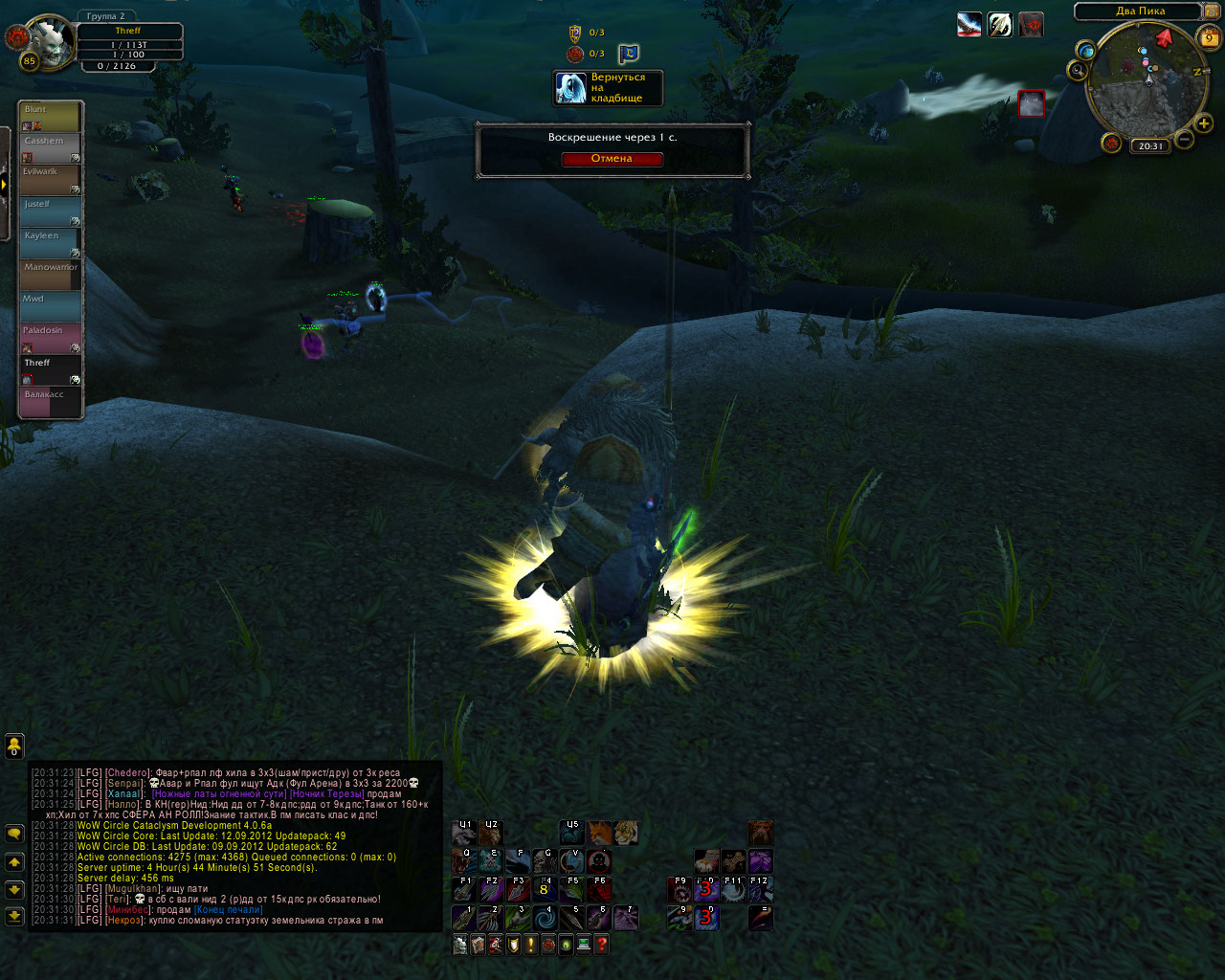Screen dimensions: 1225x980
Task: Open the chat bubble button
Action: 14,834
